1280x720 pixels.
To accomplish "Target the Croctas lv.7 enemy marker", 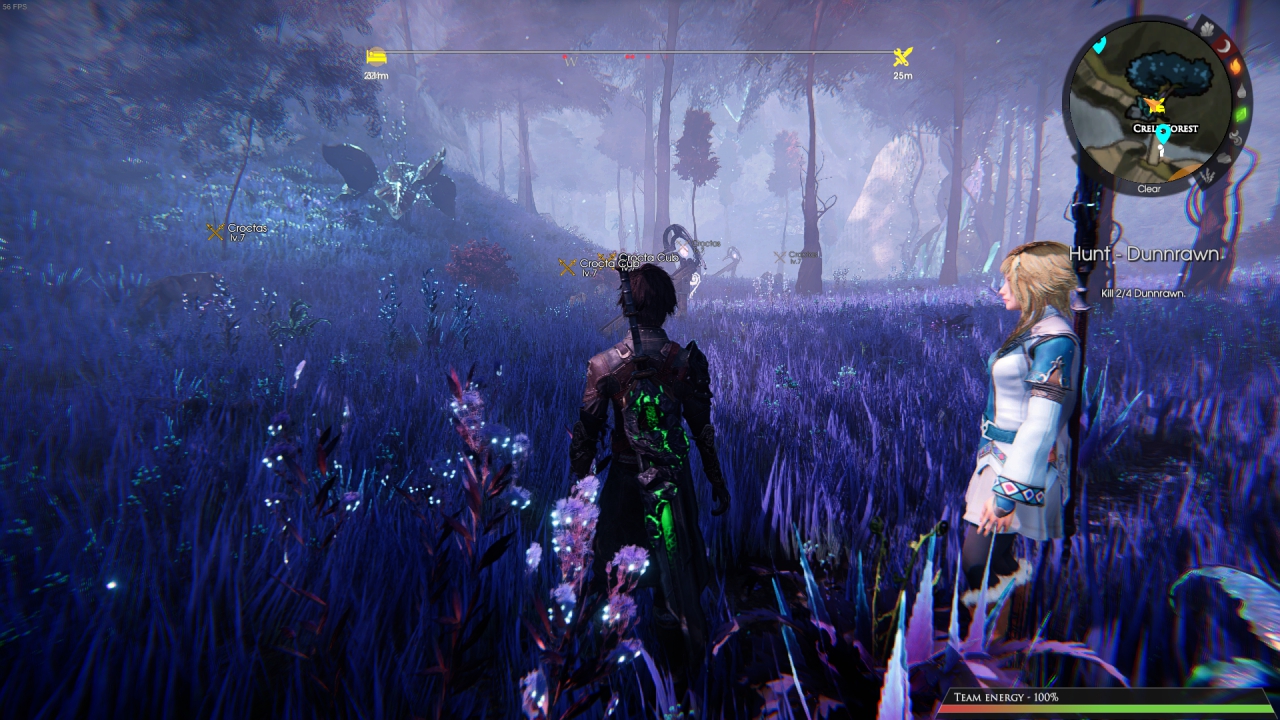I will (x=215, y=232).
